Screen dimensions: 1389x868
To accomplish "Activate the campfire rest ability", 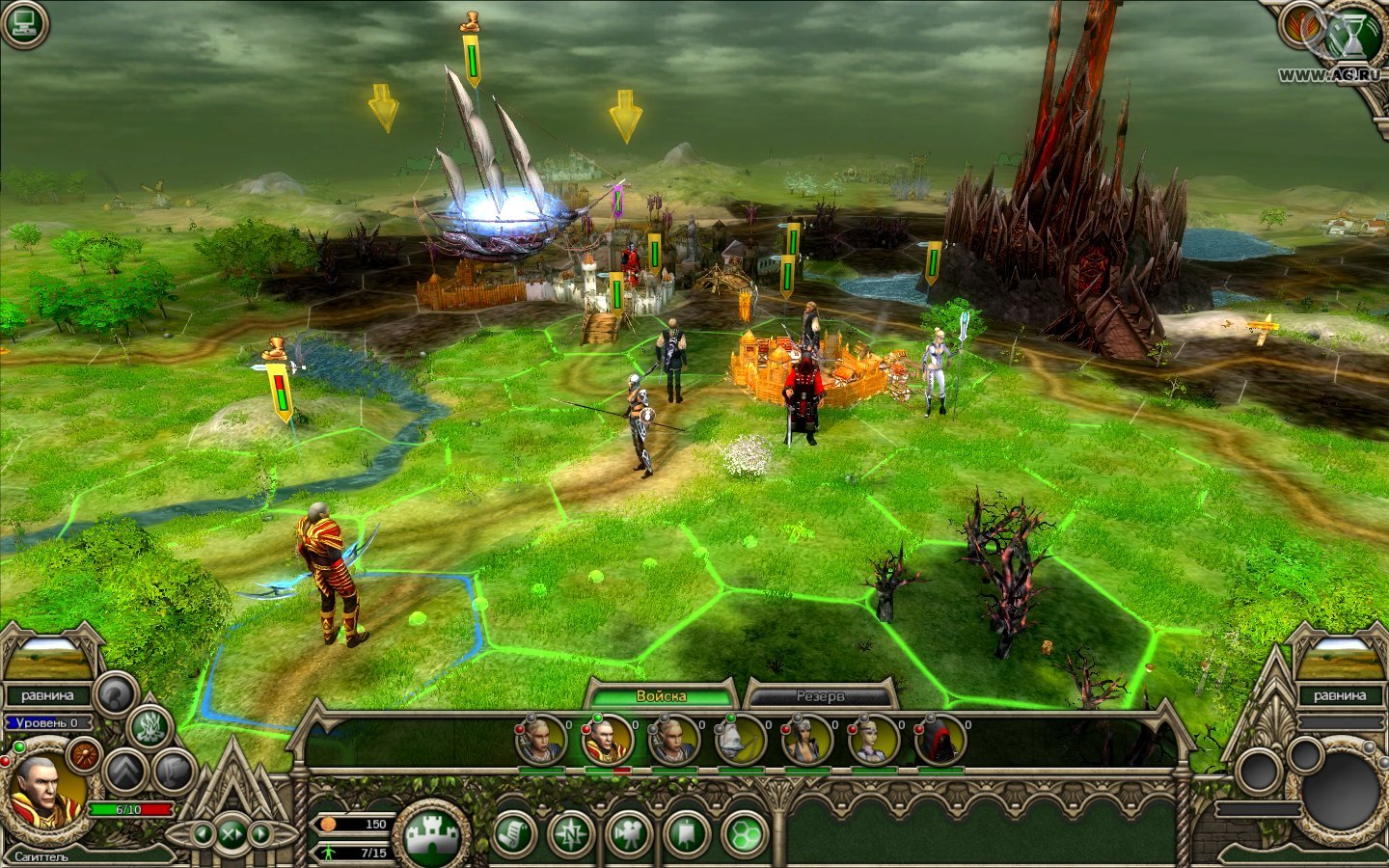I will pyautogui.click(x=149, y=726).
